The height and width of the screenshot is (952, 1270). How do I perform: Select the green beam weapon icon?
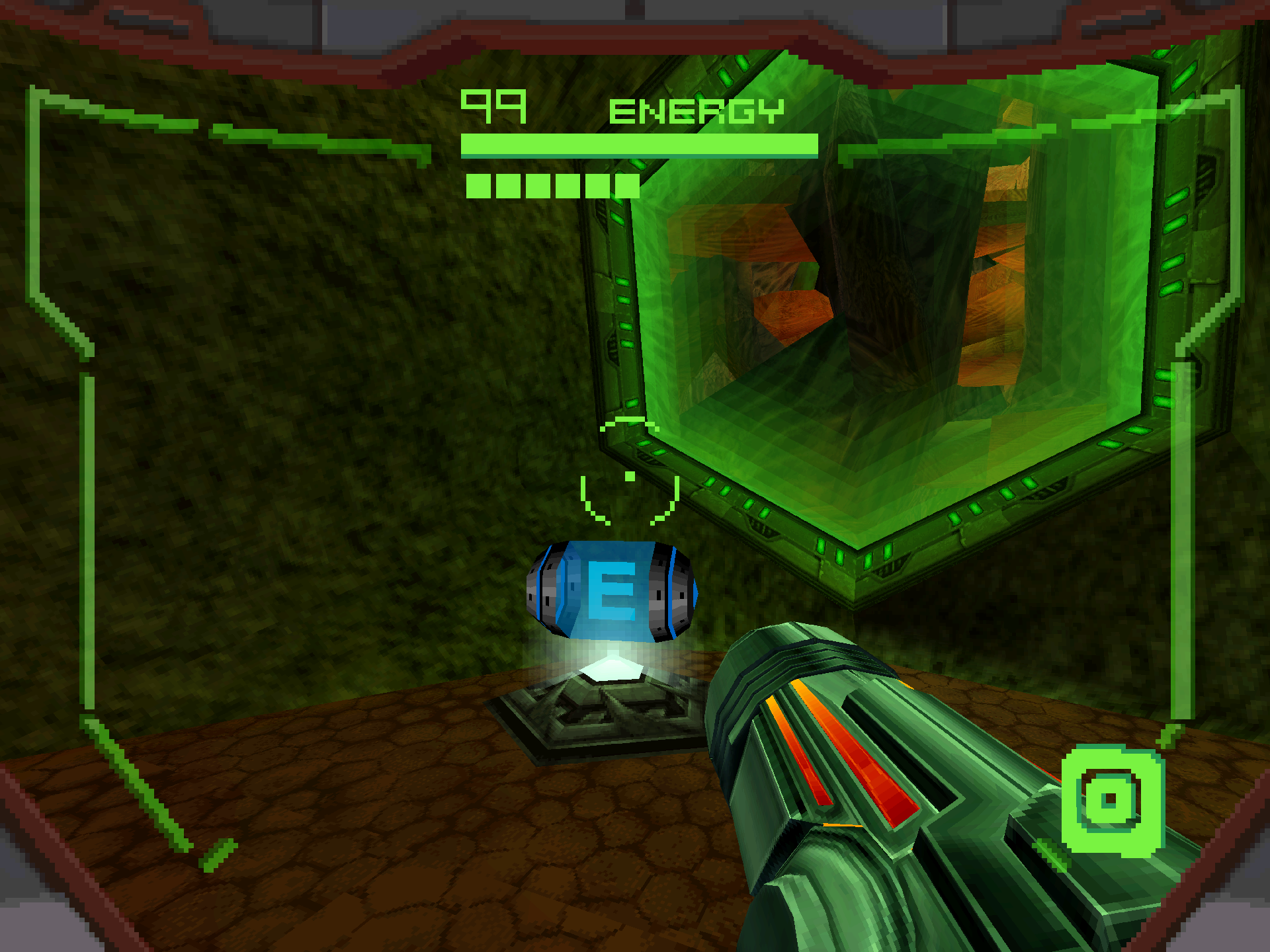point(1111,800)
